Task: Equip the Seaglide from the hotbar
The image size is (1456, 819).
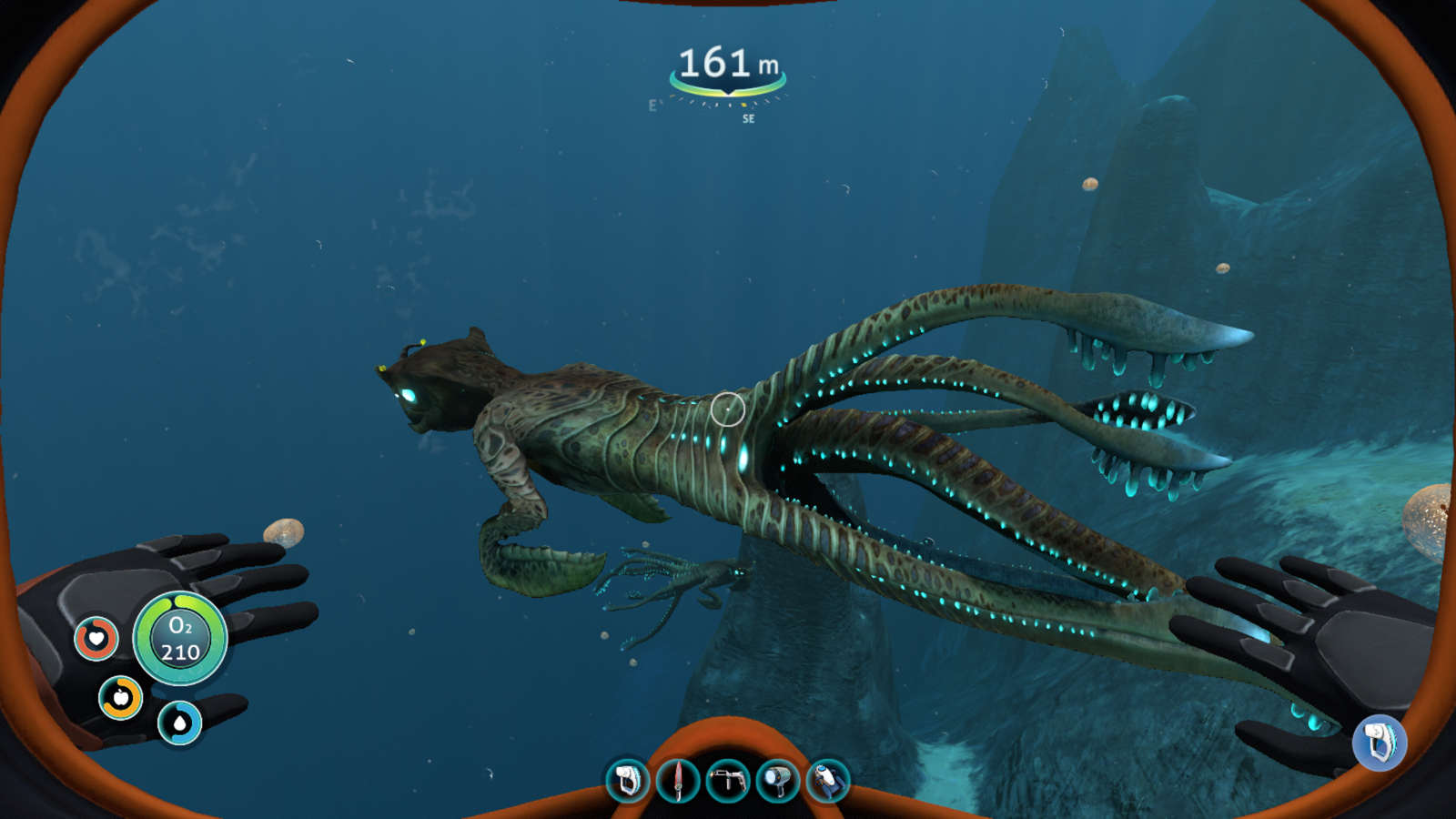Action: [827, 781]
